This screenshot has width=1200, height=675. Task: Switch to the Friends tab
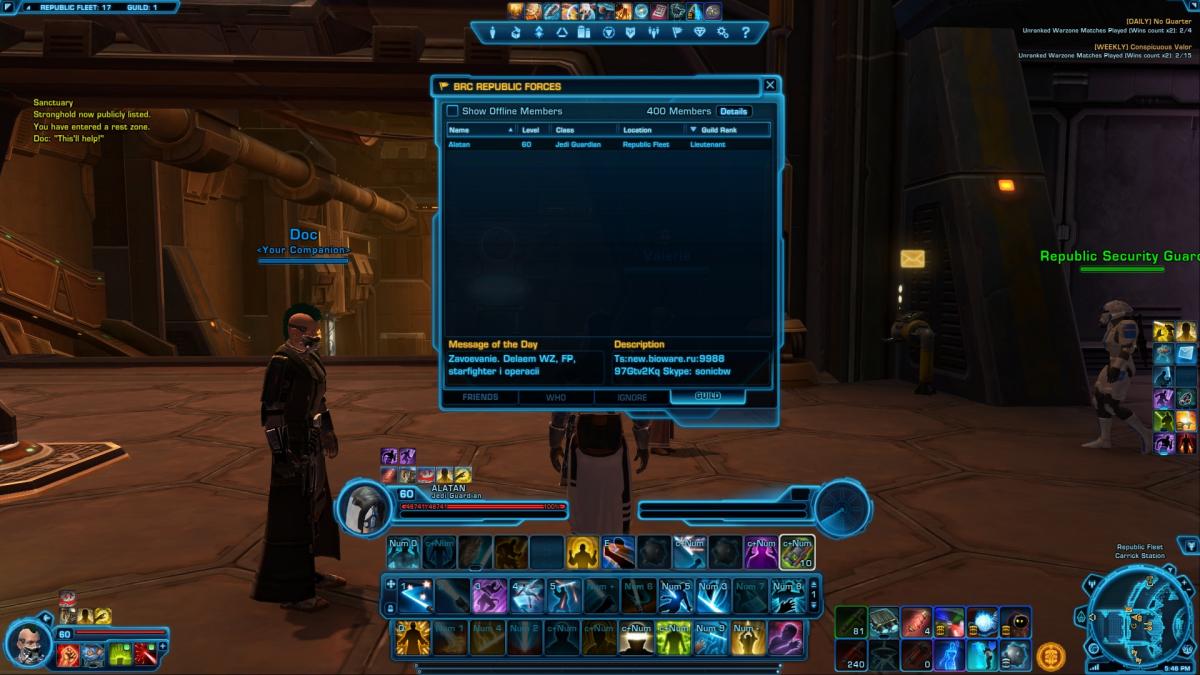pyautogui.click(x=482, y=397)
